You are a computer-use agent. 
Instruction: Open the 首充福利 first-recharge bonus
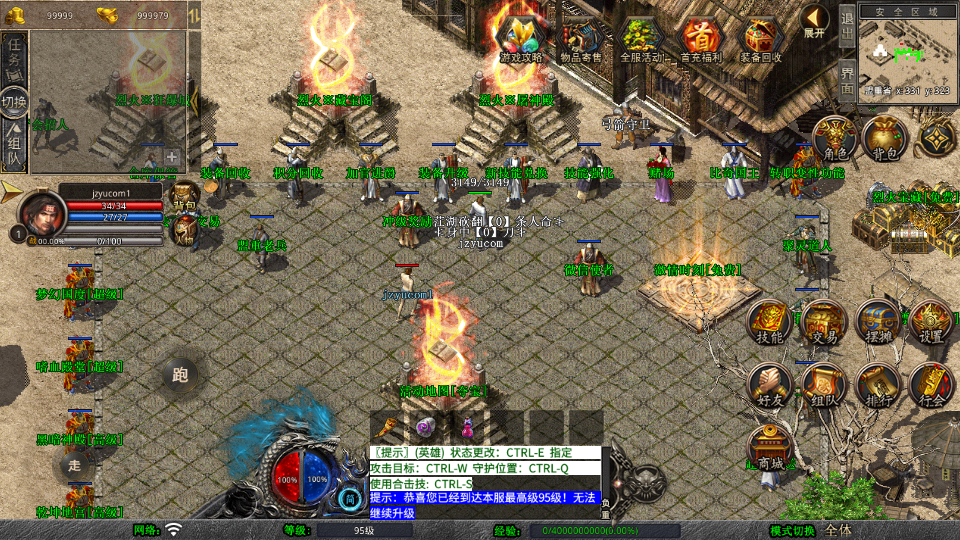[x=700, y=39]
